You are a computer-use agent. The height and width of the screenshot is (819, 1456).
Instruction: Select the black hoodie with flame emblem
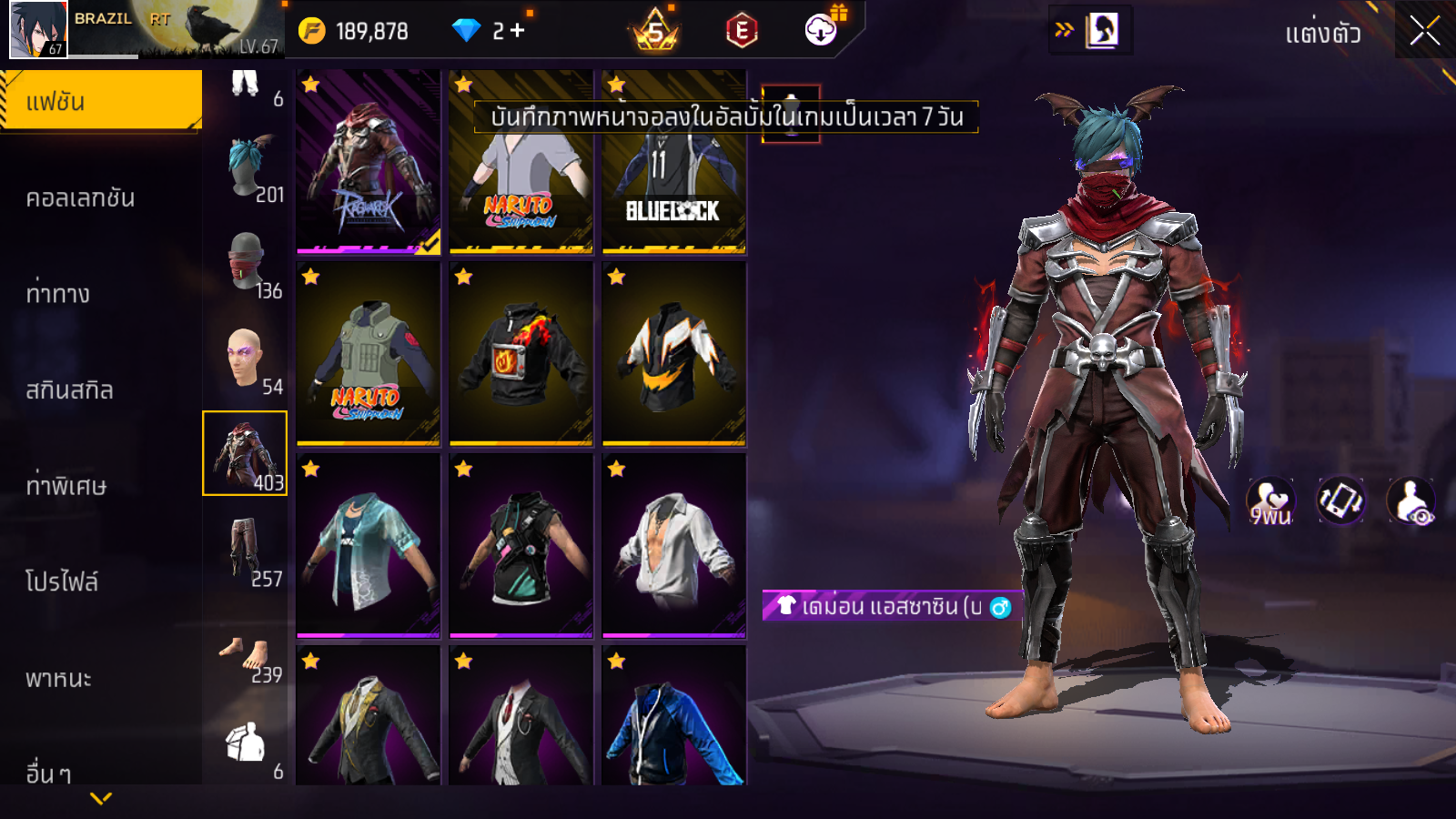(x=521, y=355)
